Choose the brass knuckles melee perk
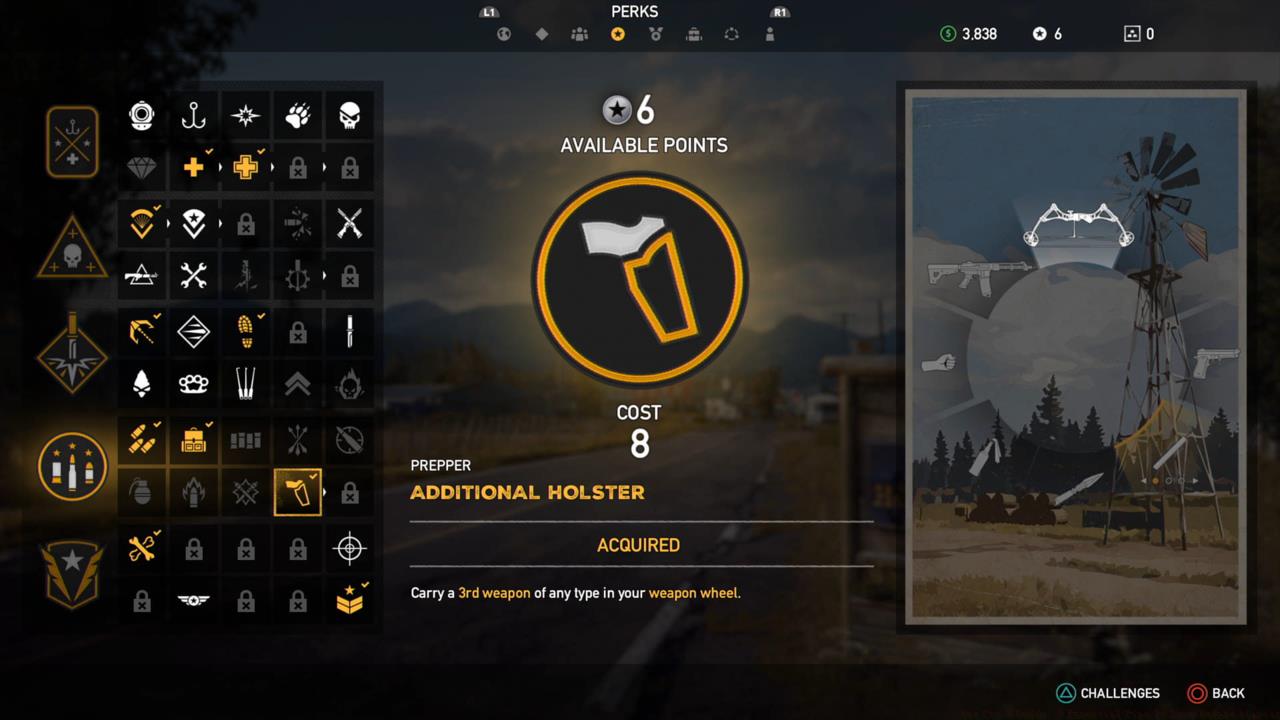1280x720 pixels. pyautogui.click(x=193, y=385)
